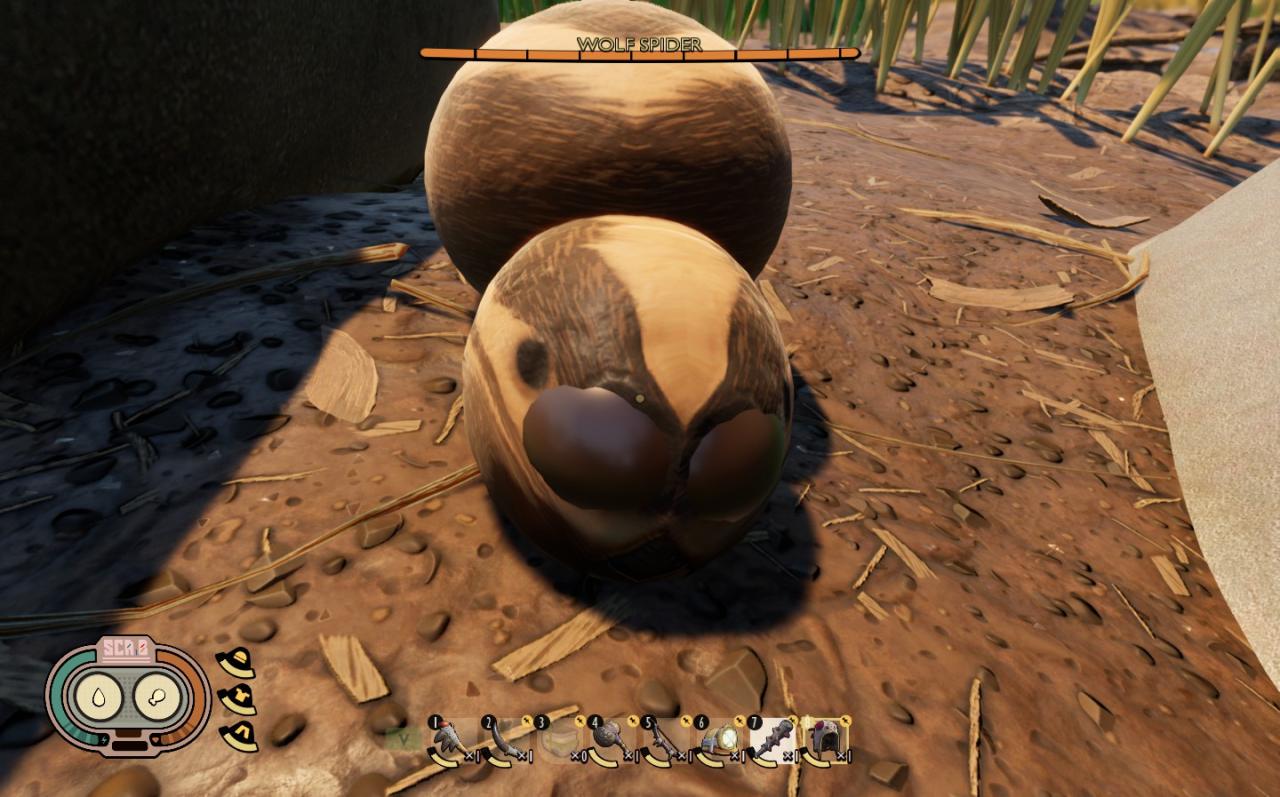Viewport: 1280px width, 797px height.
Task: Click the drumstick hunger gauge
Action: coord(157,698)
